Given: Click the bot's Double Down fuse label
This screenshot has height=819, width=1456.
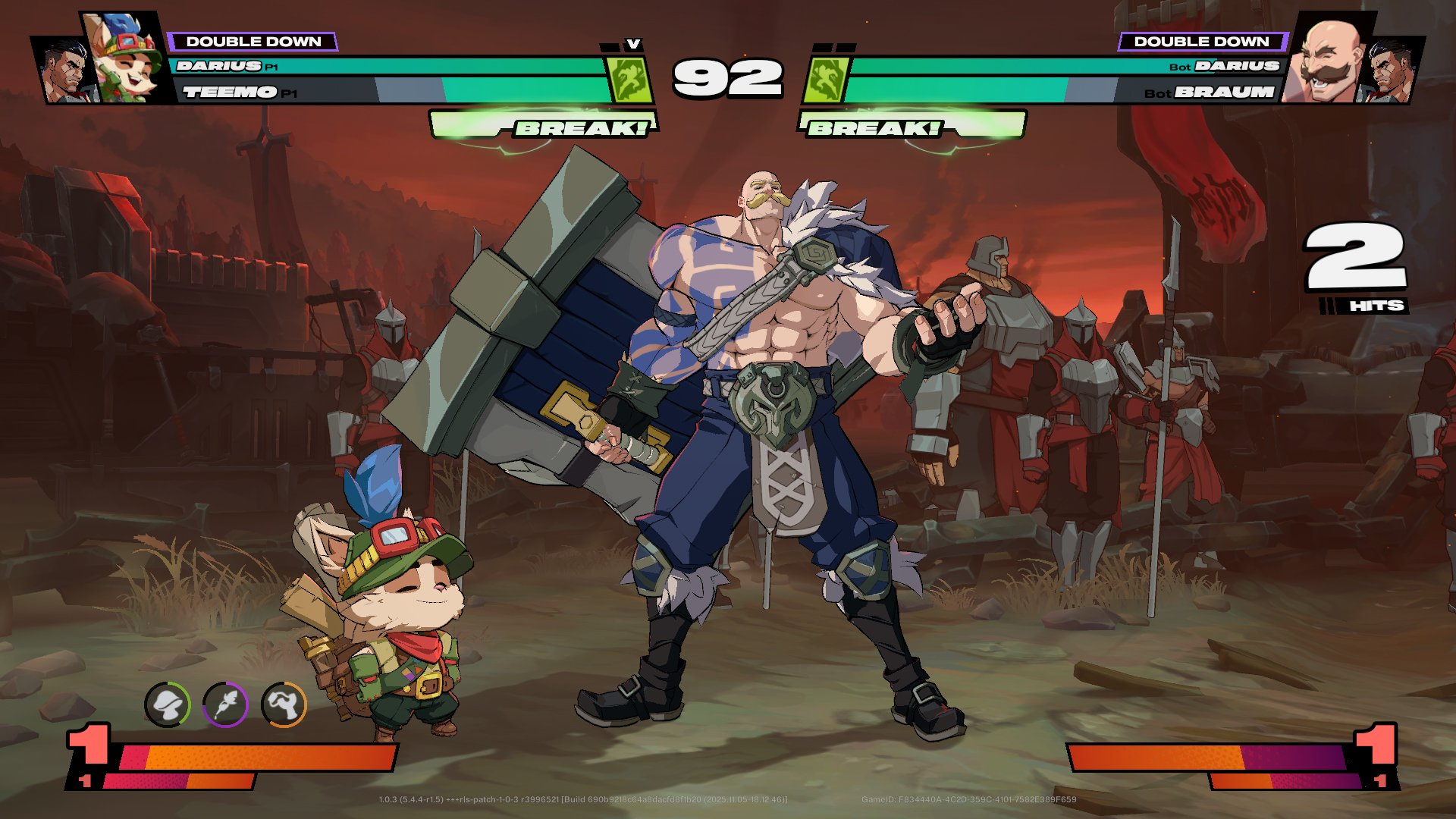Looking at the screenshot, I should click(1201, 42).
